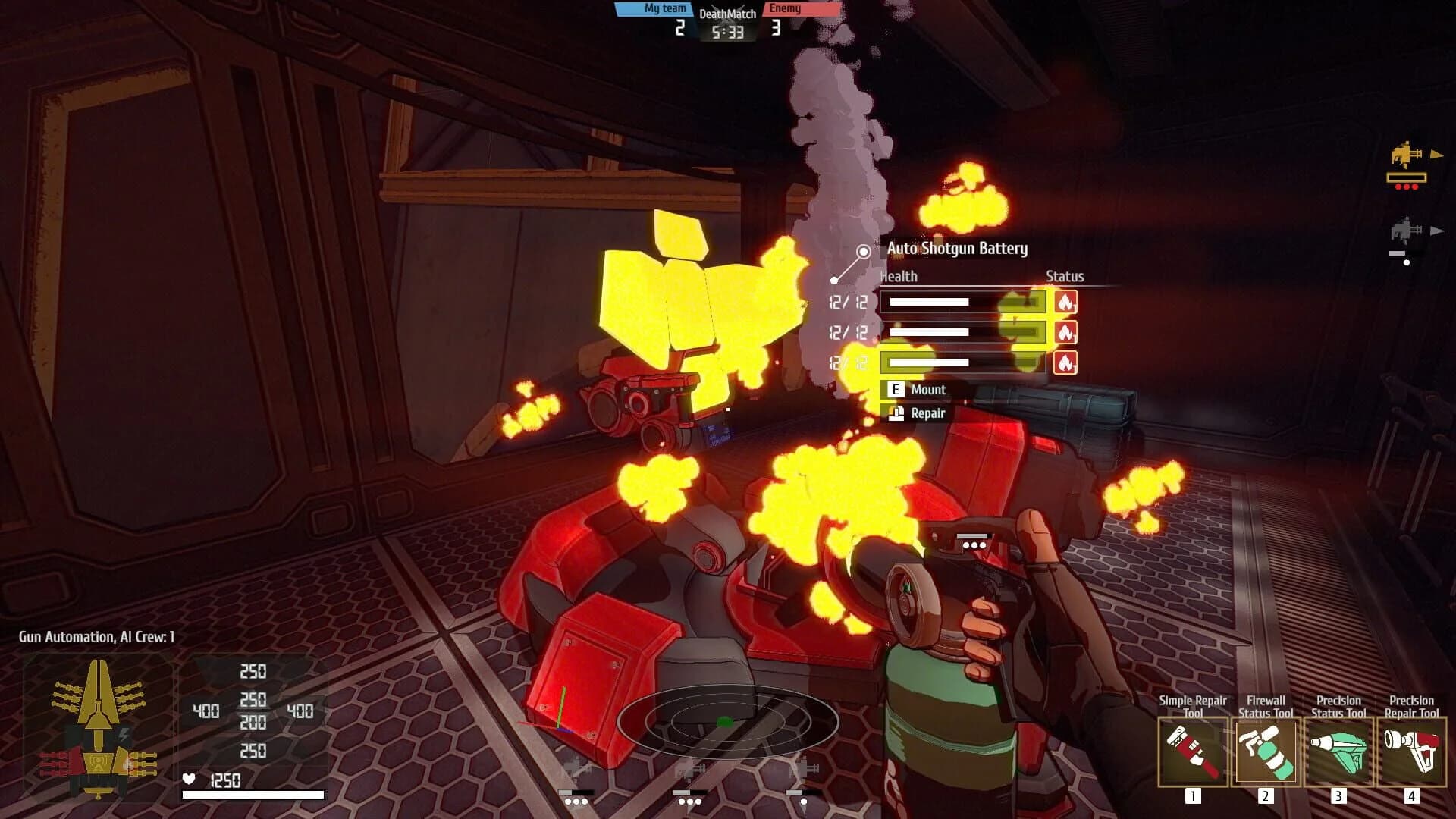1456x819 pixels.
Task: Click the Repair wrench icon under Mount
Action: pos(895,414)
